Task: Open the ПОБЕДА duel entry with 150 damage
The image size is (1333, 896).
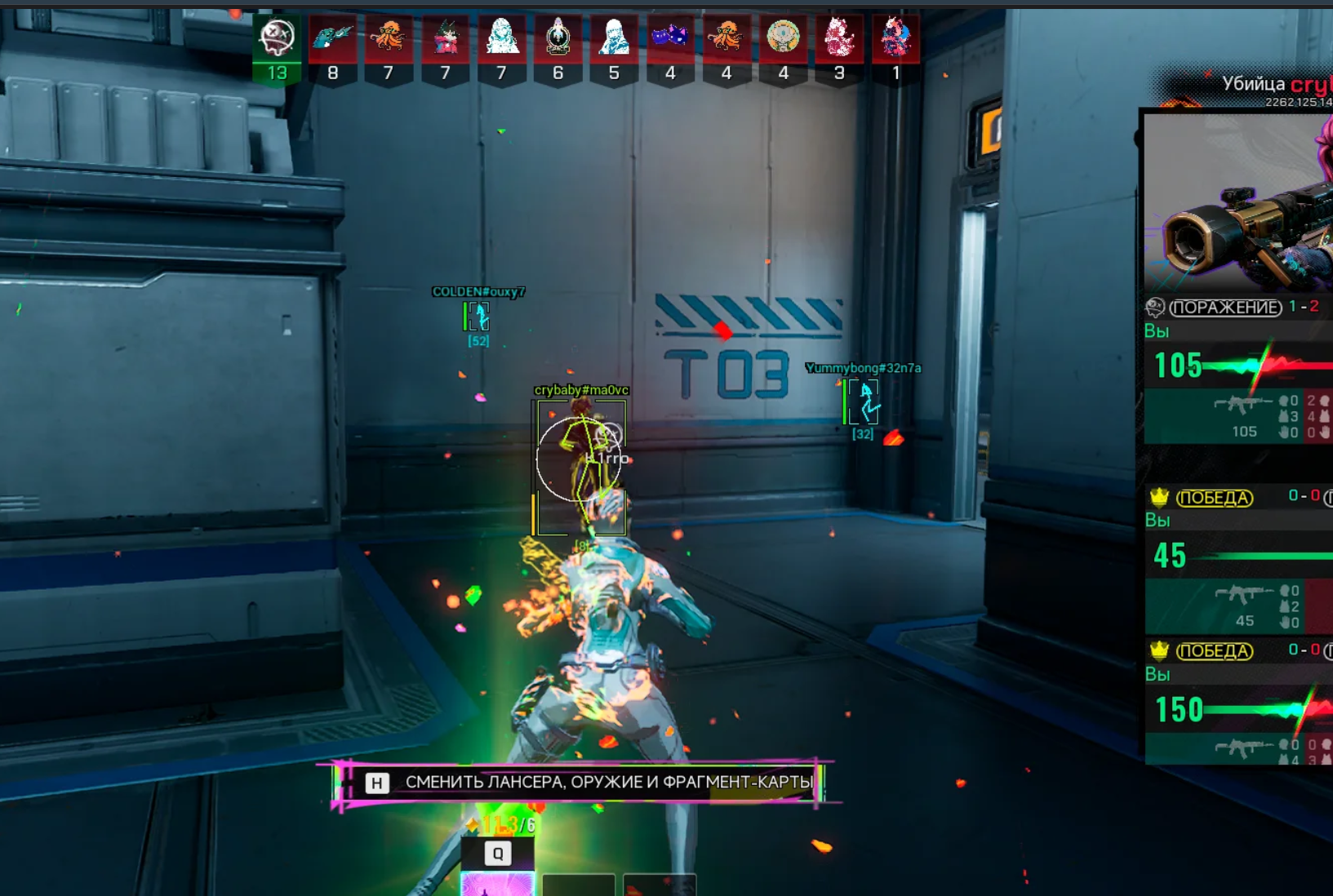Action: 1214,651
